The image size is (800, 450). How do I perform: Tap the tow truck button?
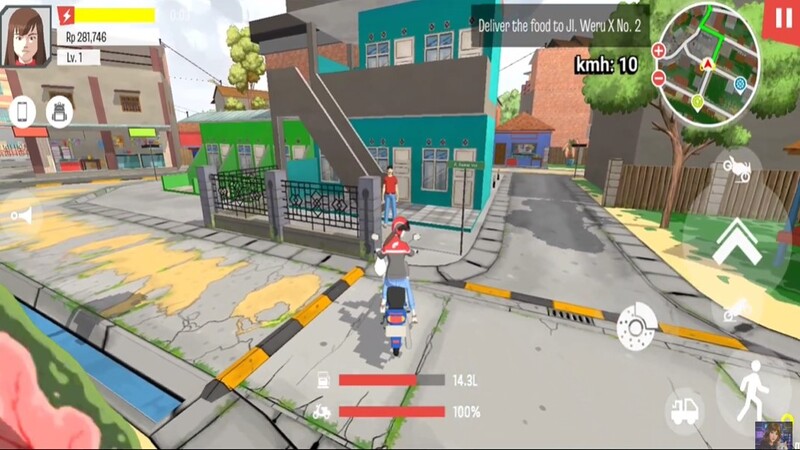[684, 410]
